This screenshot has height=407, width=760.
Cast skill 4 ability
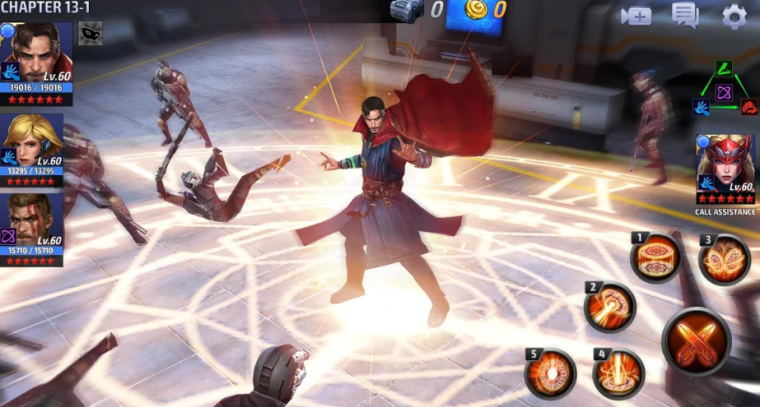coord(618,373)
